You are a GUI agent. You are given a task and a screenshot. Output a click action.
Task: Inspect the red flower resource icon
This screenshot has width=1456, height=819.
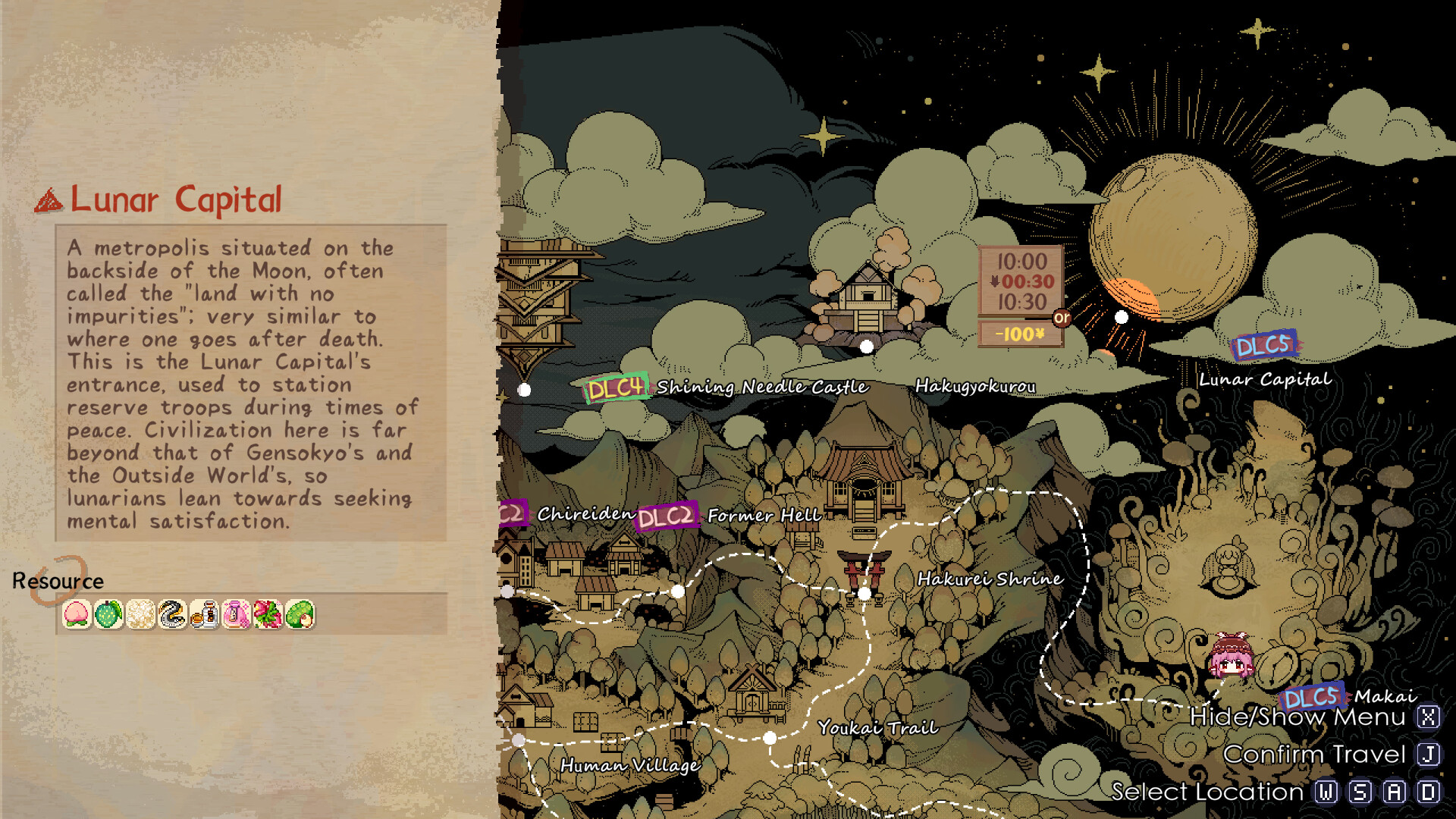(x=268, y=614)
